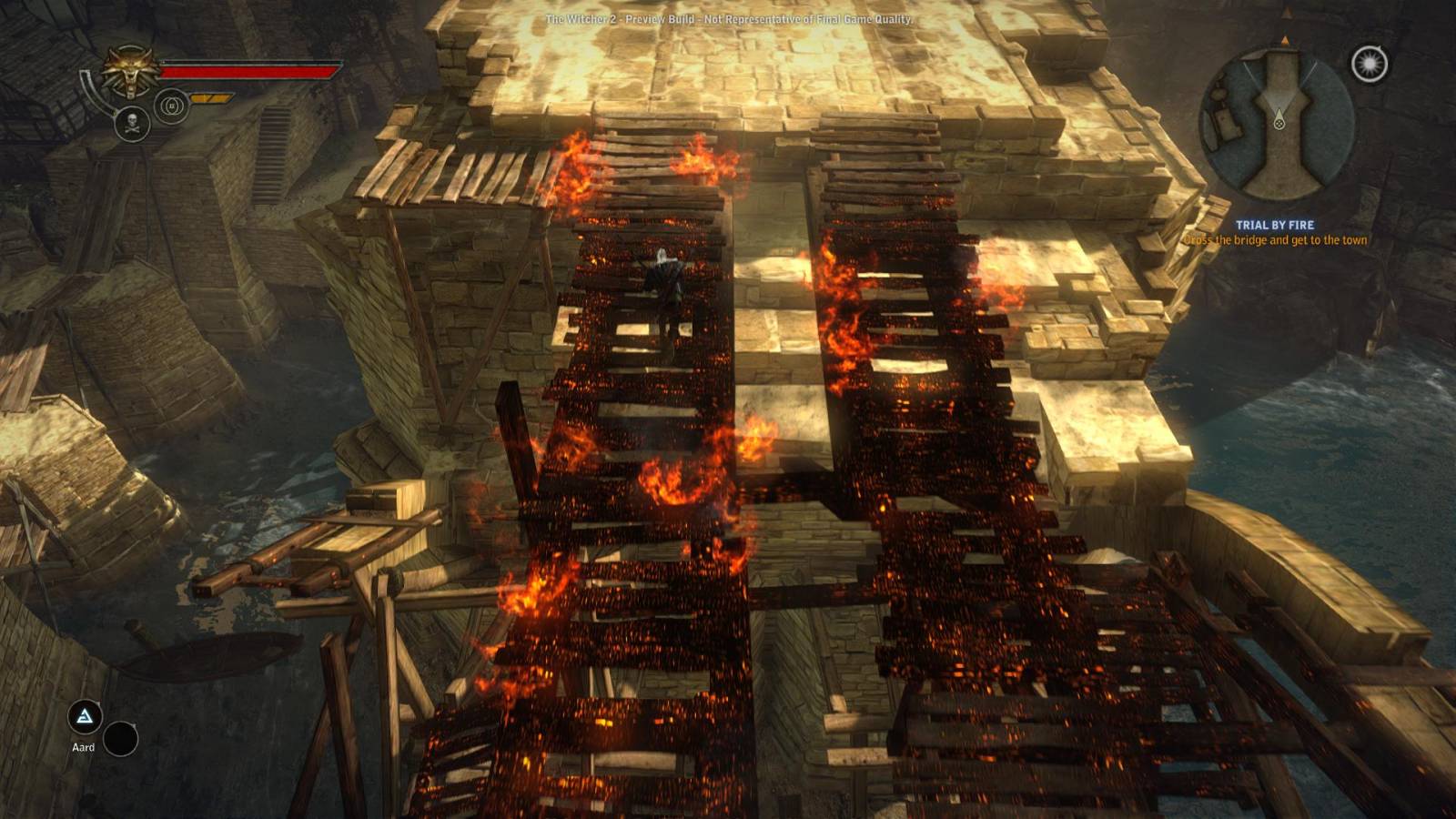Open the circular minimap
The height and width of the screenshot is (819, 1456).
(1278, 123)
